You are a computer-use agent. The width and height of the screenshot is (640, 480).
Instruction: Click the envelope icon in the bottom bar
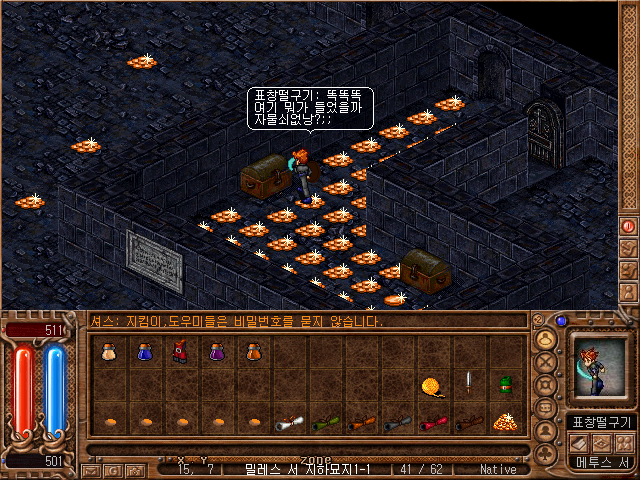tap(90, 469)
